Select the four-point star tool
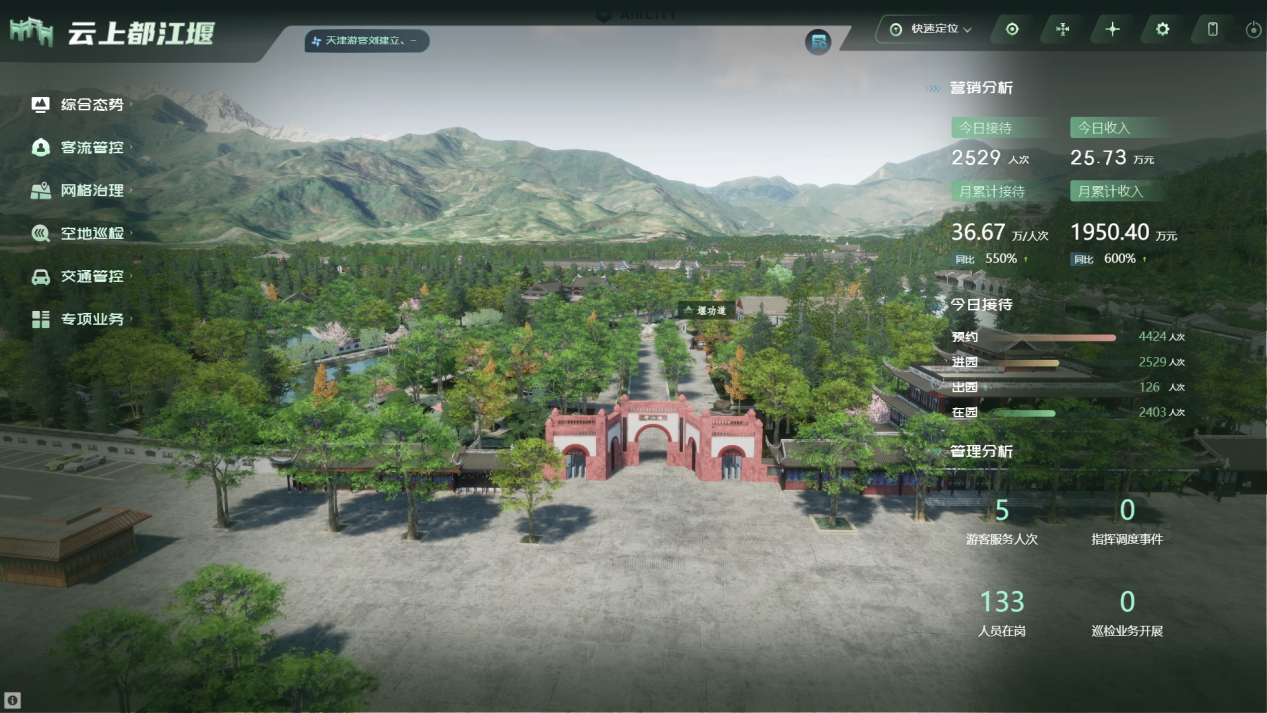 point(1112,29)
